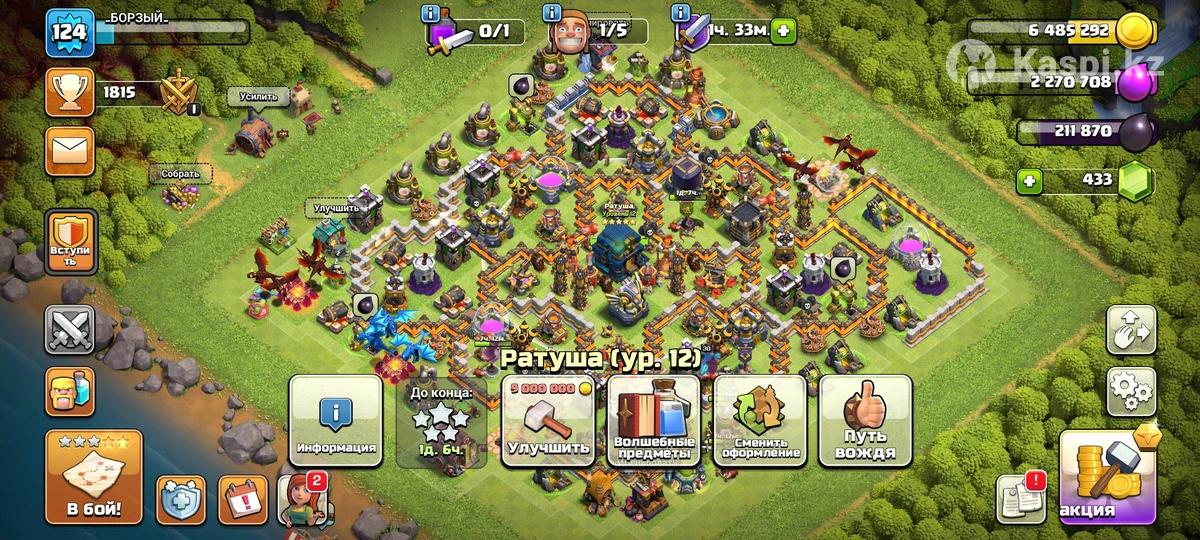Click the shield with plus icon
Image resolution: width=1200 pixels, height=540 pixels.
[181, 499]
